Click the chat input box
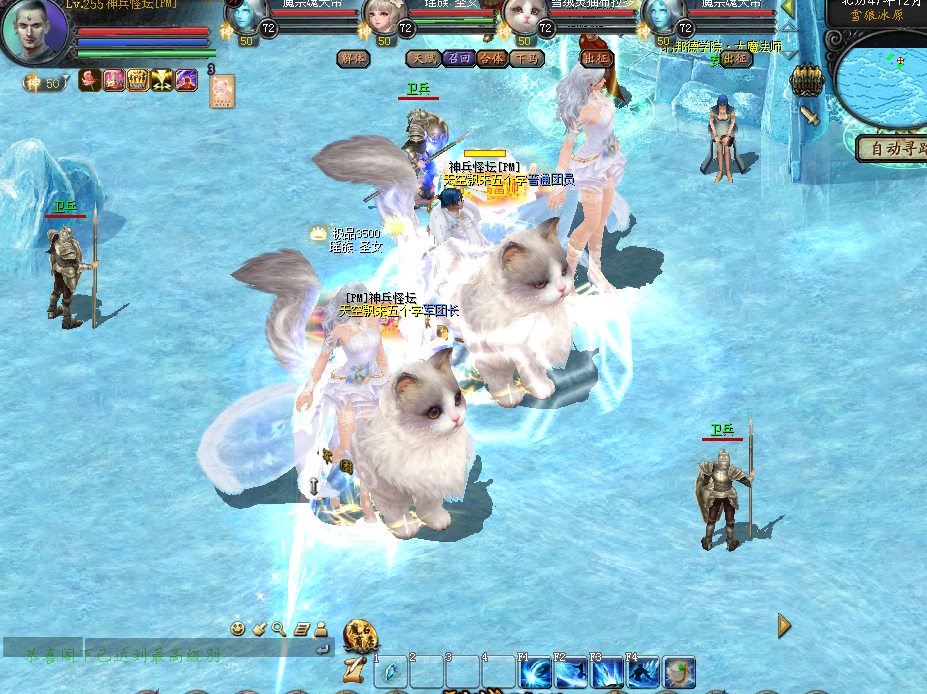The image size is (927, 694). (x=200, y=651)
